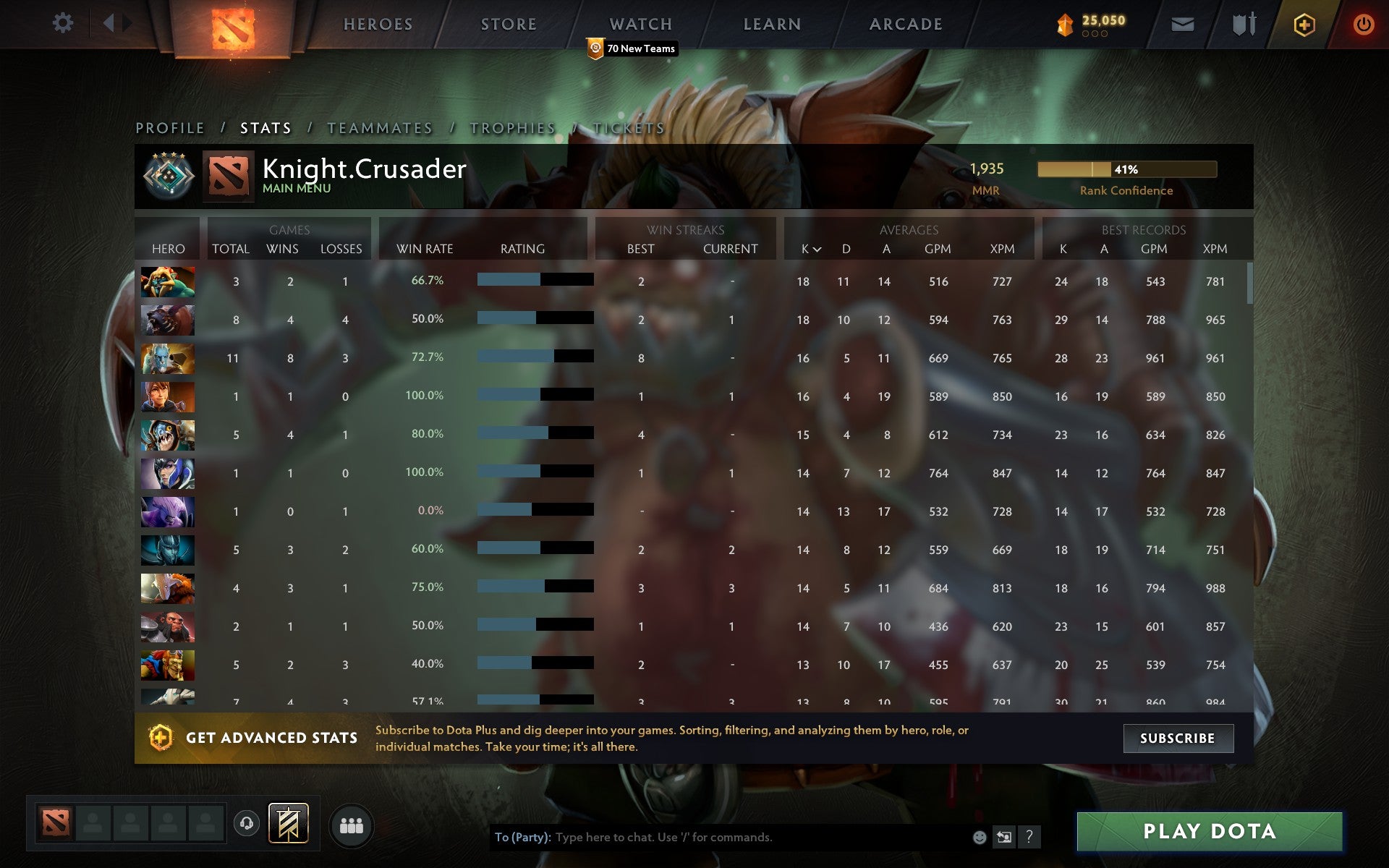Open the guild banner icon near the party slots

(288, 823)
